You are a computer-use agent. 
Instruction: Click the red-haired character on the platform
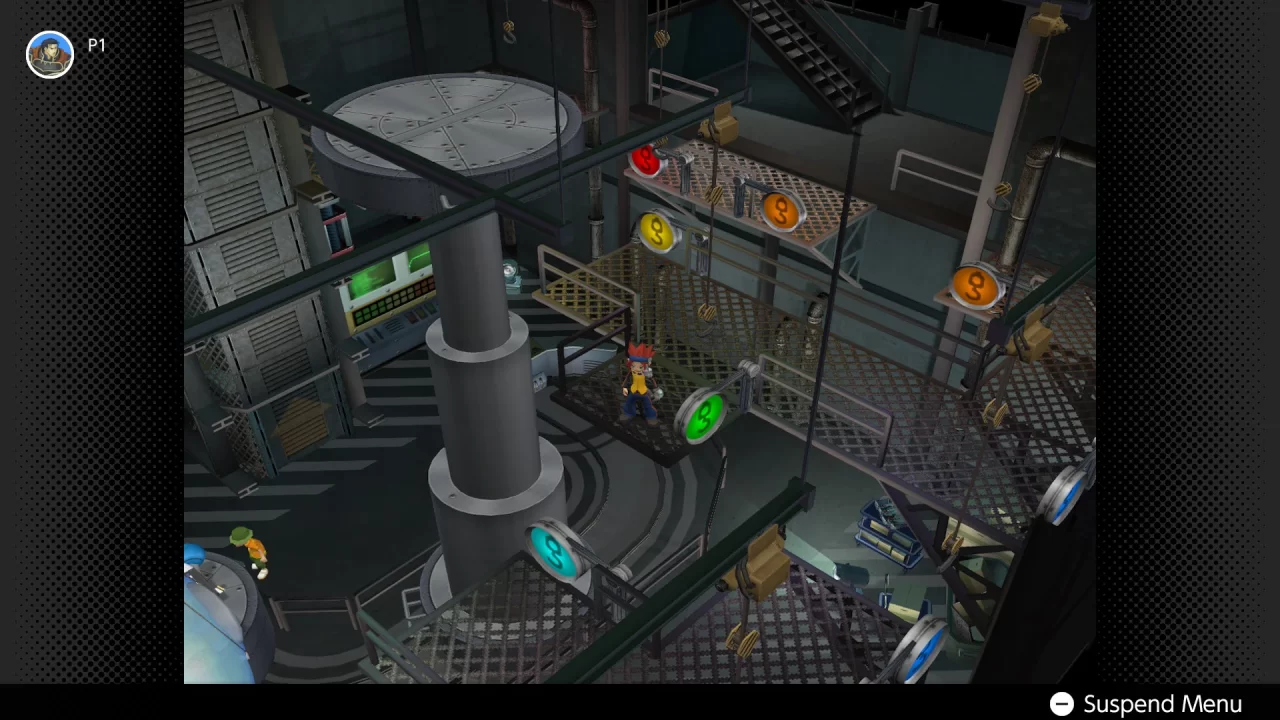[x=640, y=385]
